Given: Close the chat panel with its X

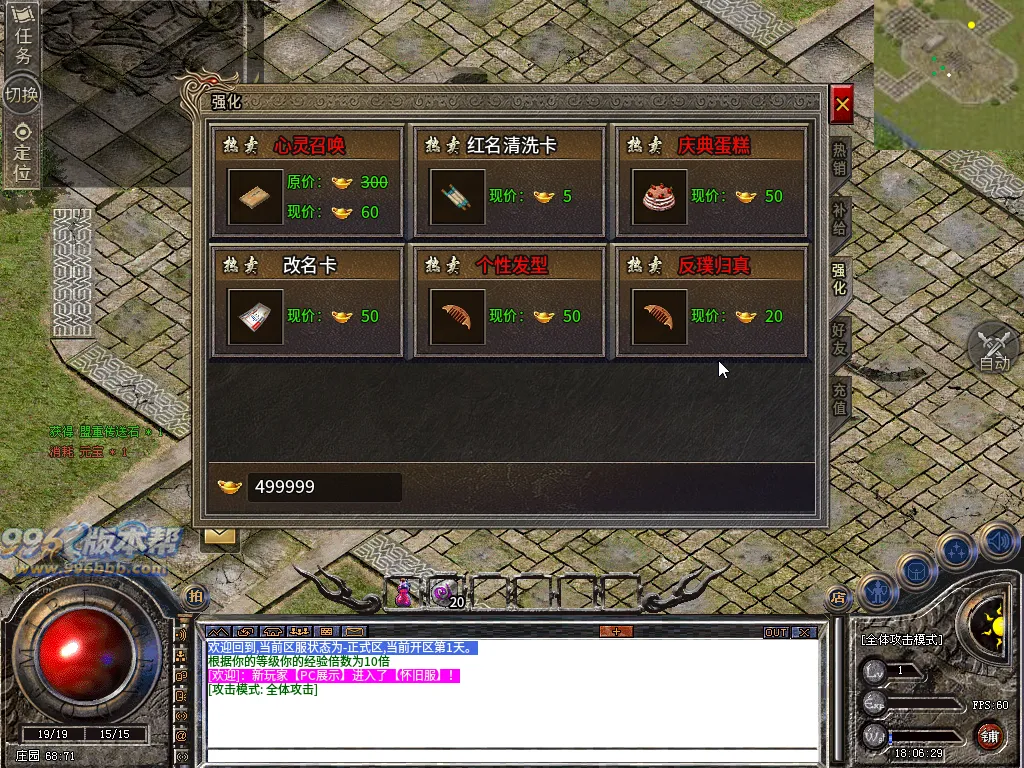Looking at the screenshot, I should [x=804, y=632].
